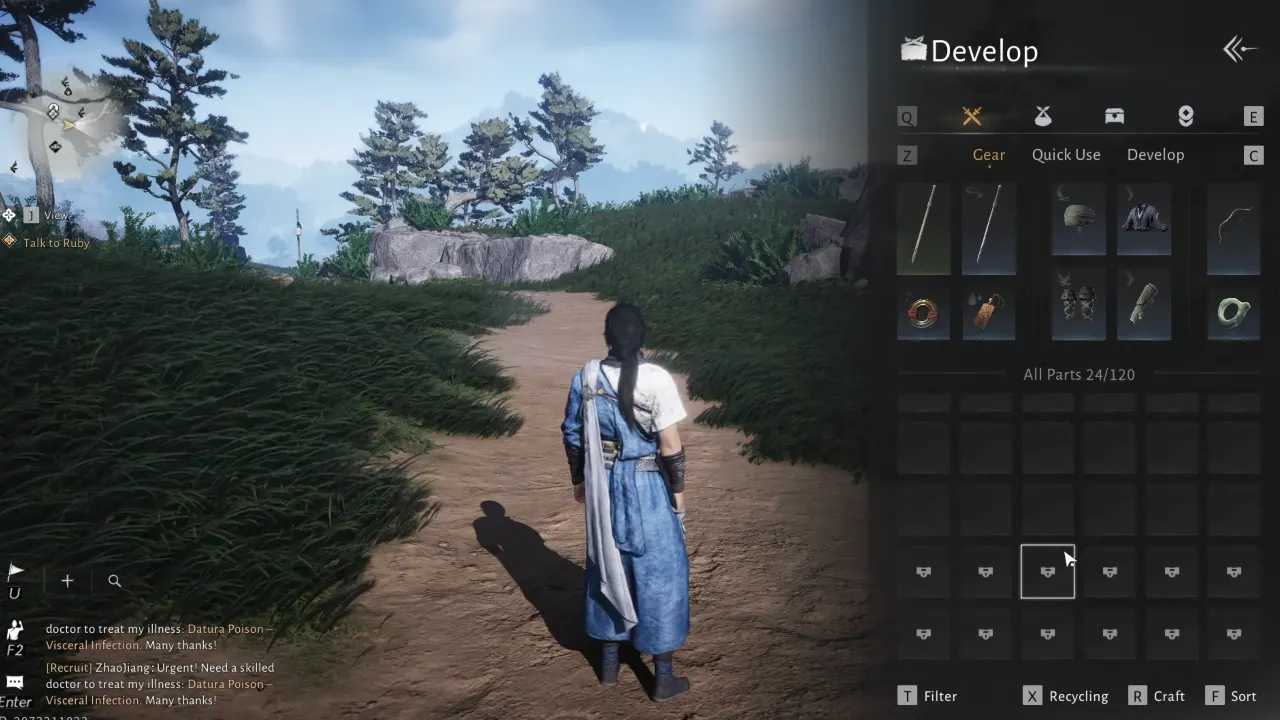Click the Talk to Ruby objective
Screen dimensions: 1280x720
[x=55, y=242]
